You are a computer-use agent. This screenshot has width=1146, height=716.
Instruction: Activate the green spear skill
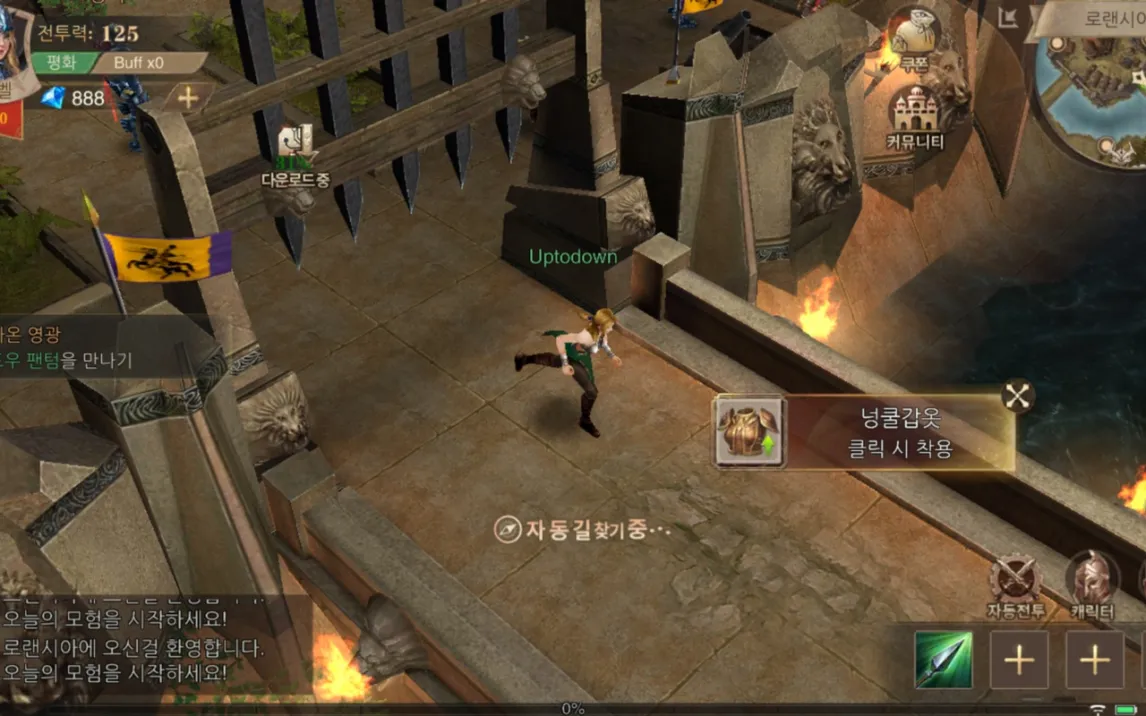[x=942, y=660]
